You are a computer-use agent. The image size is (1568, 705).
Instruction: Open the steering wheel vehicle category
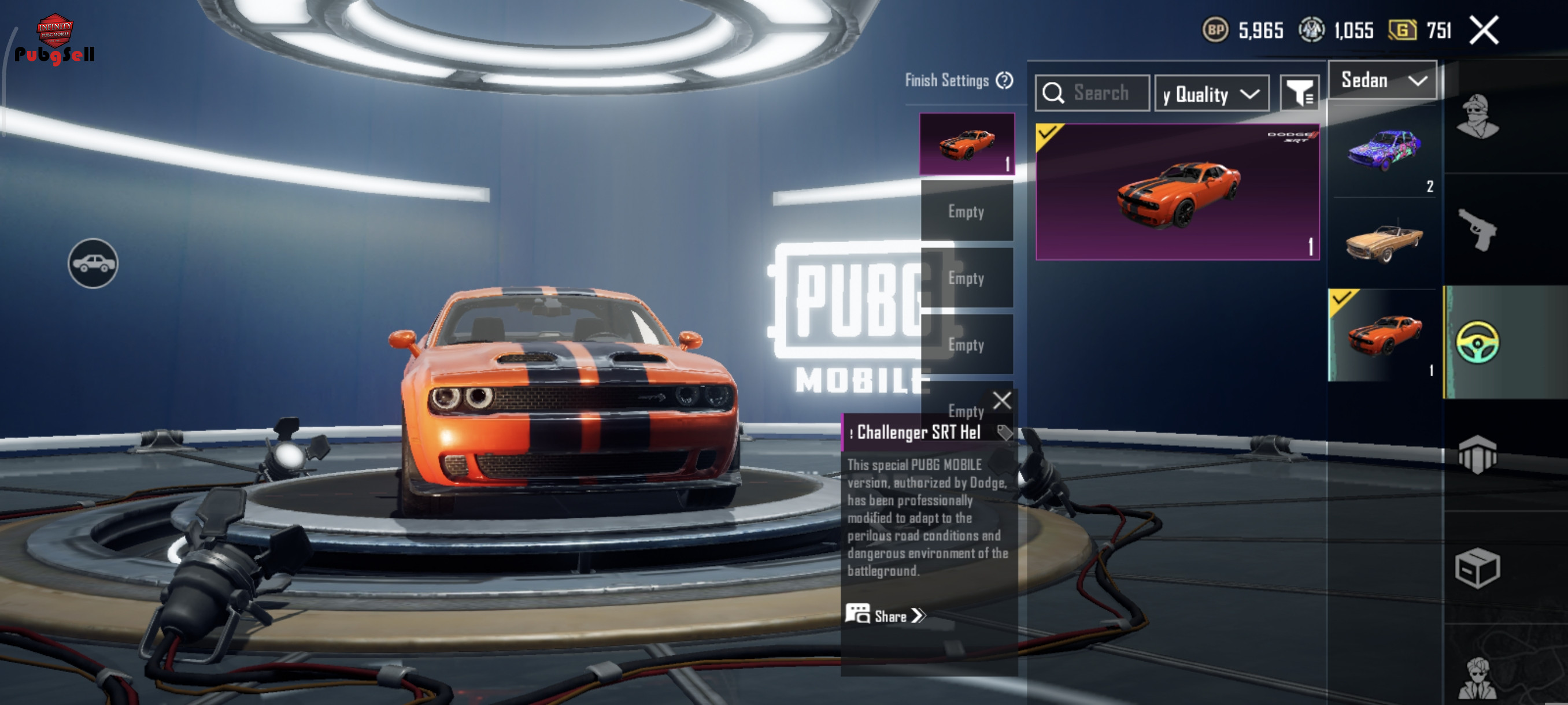(1477, 343)
